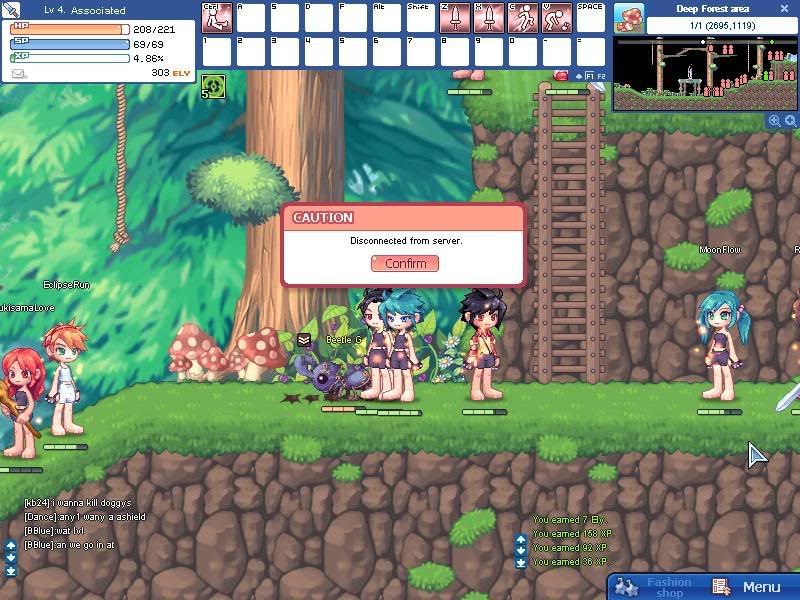Use the running skill in slot C
Screen dimensions: 800x600
[523, 17]
